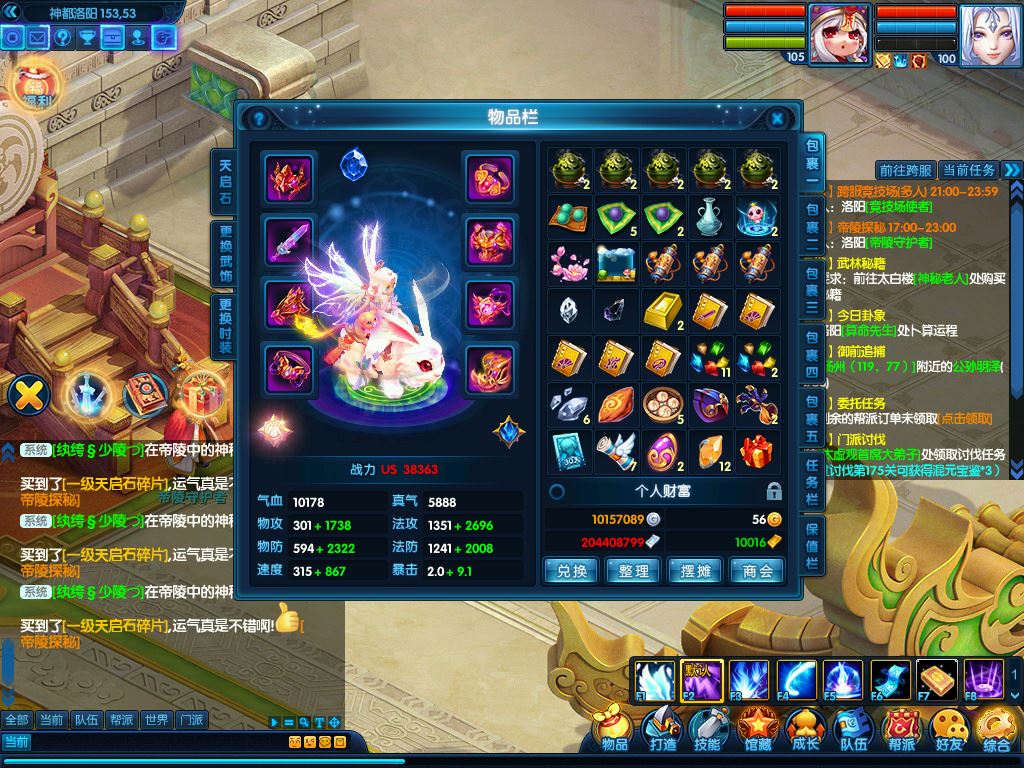This screenshot has width=1024, height=768.
Task: Sort items with the 整理 button
Action: pyautogui.click(x=634, y=571)
